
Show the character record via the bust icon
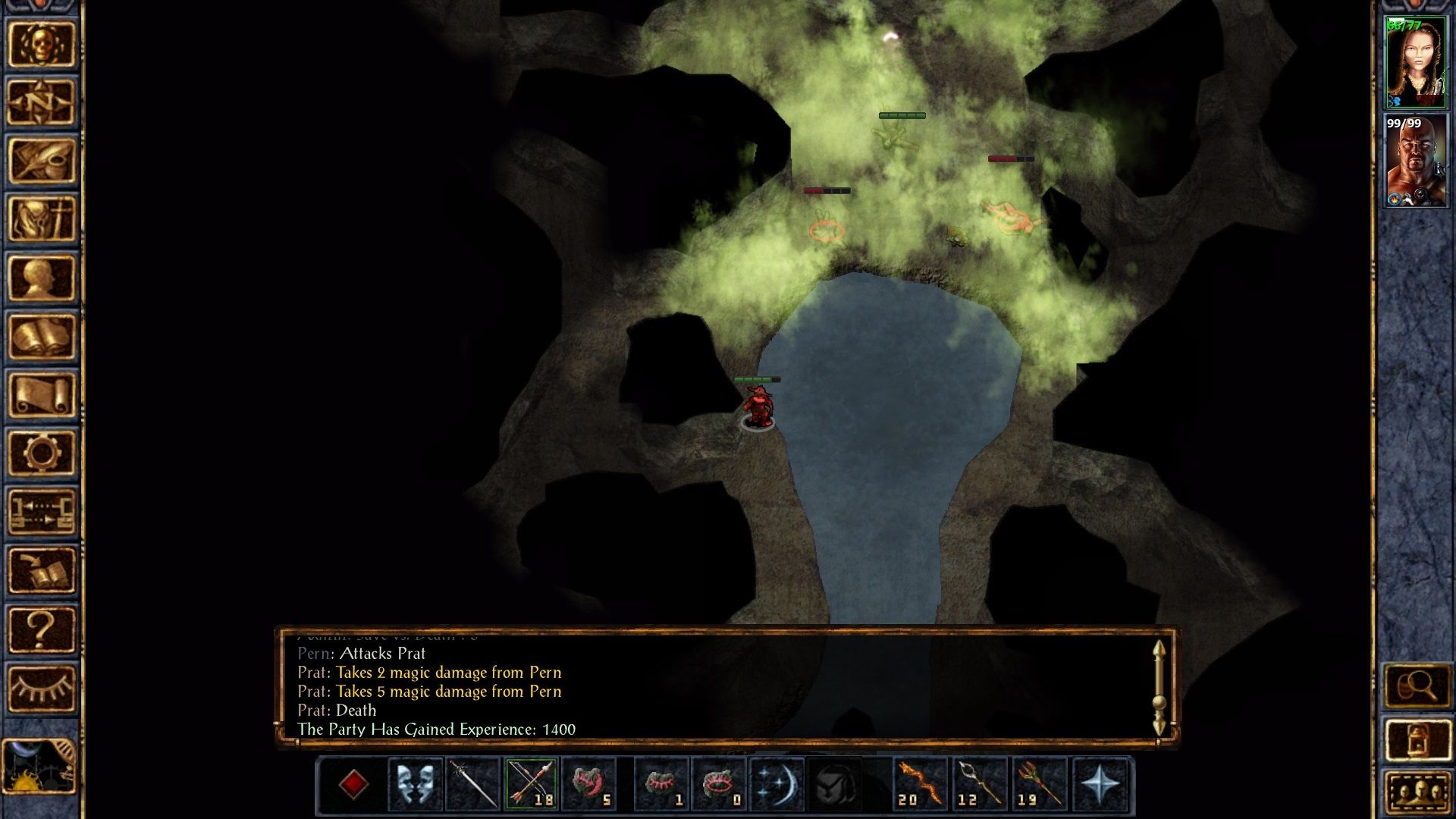[x=41, y=278]
